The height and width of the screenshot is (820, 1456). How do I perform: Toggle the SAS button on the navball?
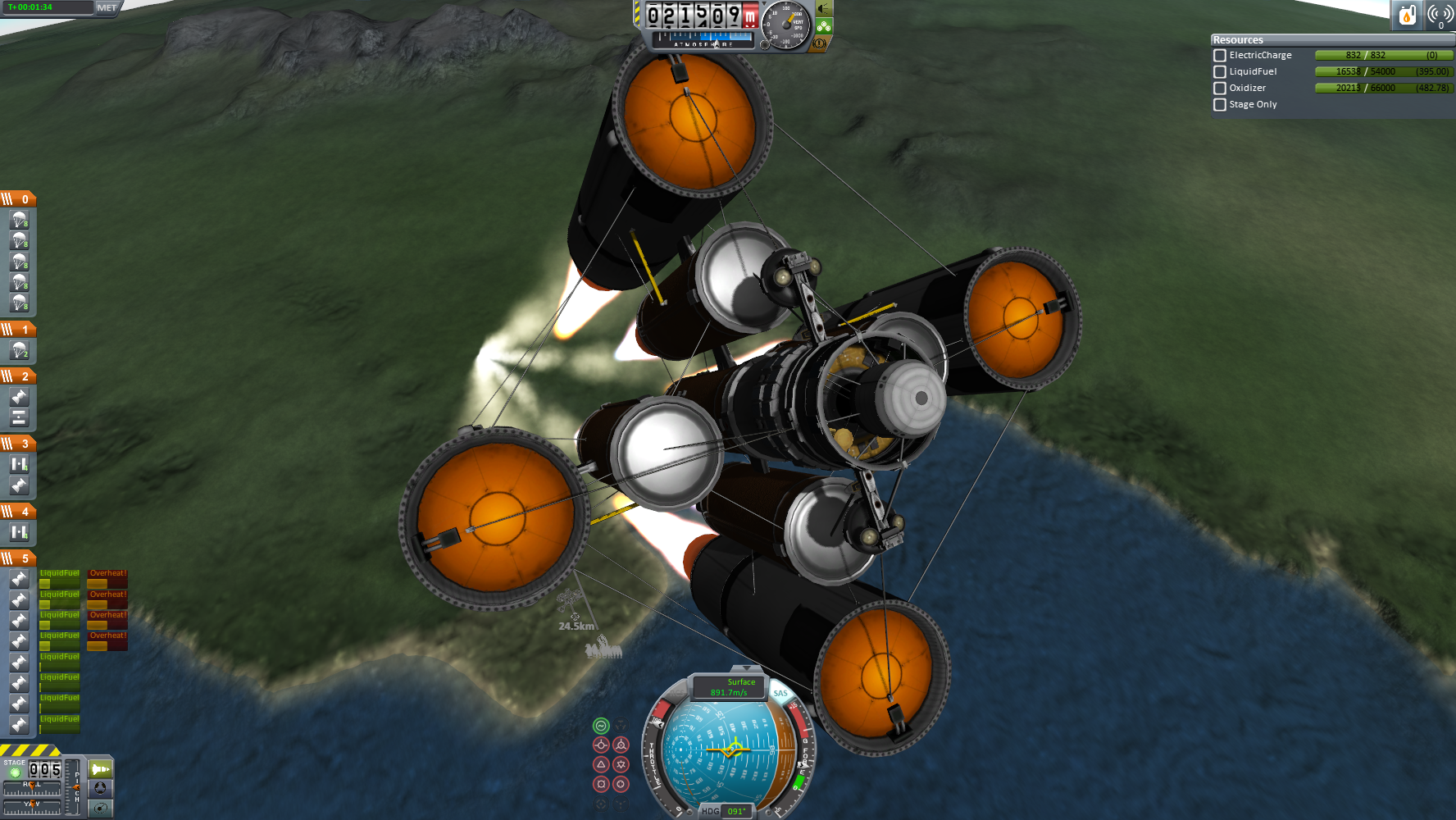tap(780, 694)
